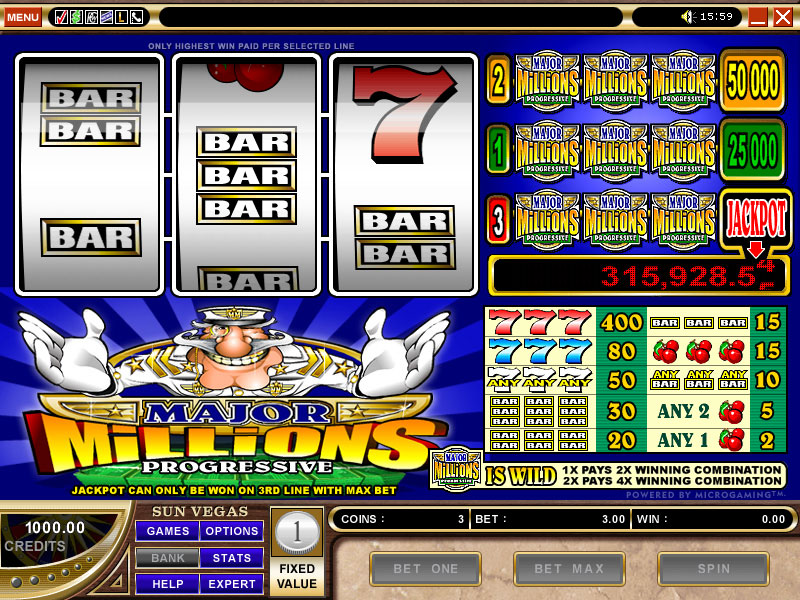The width and height of the screenshot is (800, 600).
Task: Spin the slot reels
Action: click(715, 569)
